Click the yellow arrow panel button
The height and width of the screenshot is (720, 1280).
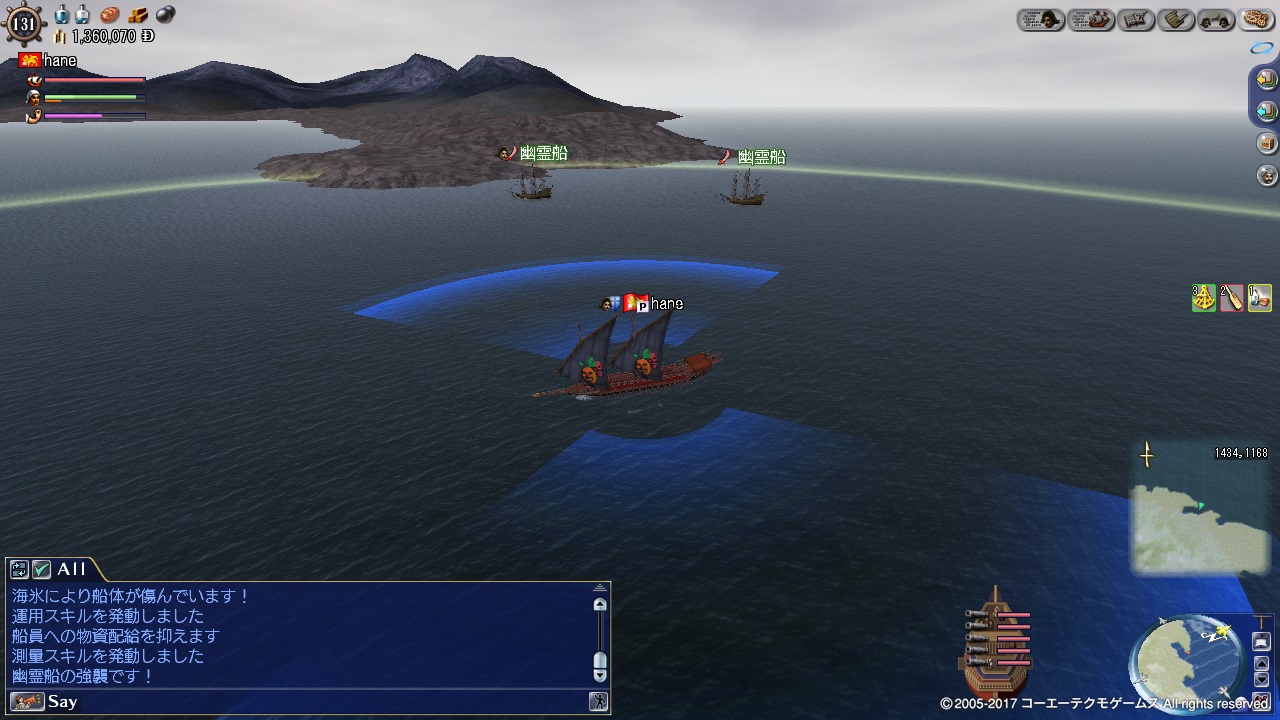pos(1266,79)
